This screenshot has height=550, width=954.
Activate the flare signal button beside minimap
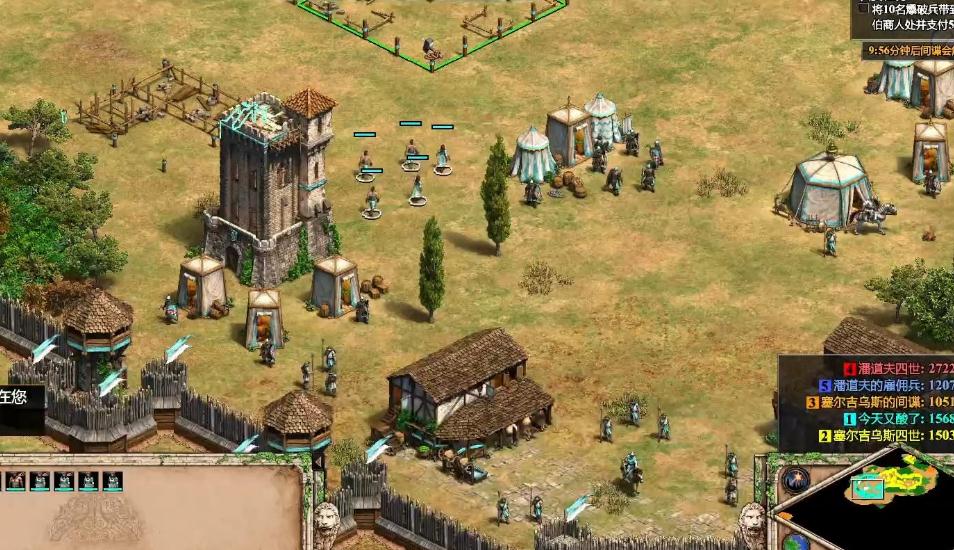[796, 481]
